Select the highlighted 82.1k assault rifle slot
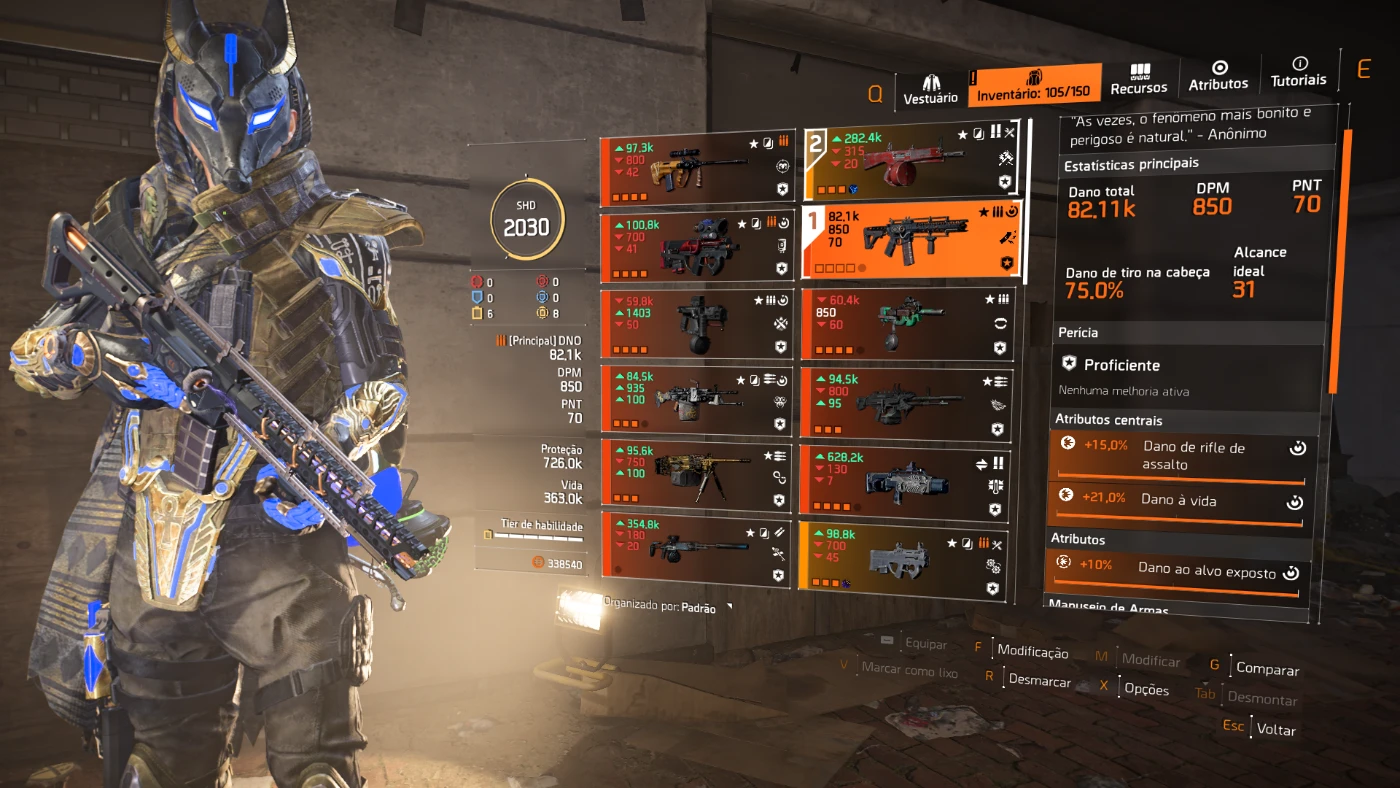 [910, 239]
